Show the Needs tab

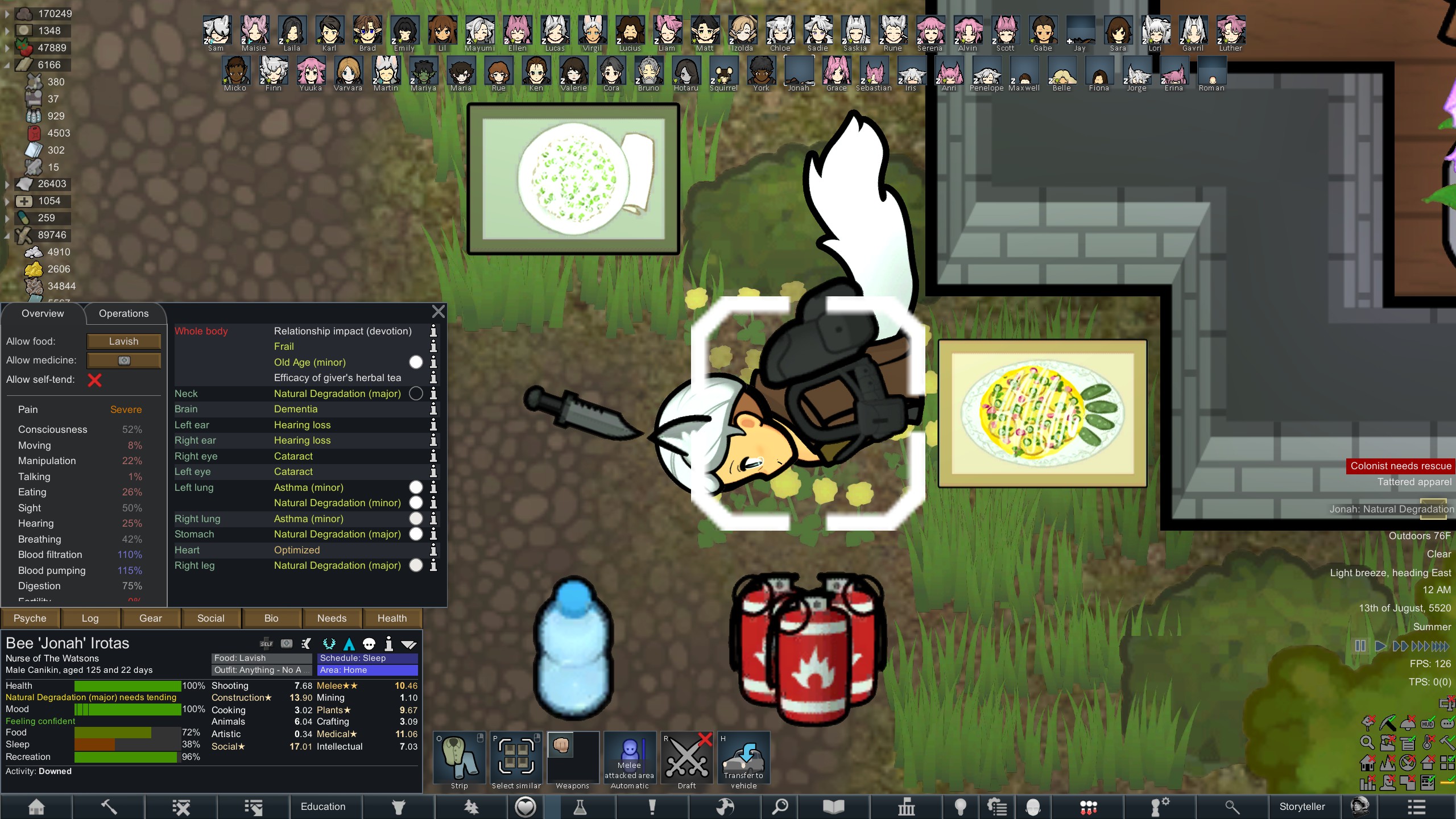[332, 618]
